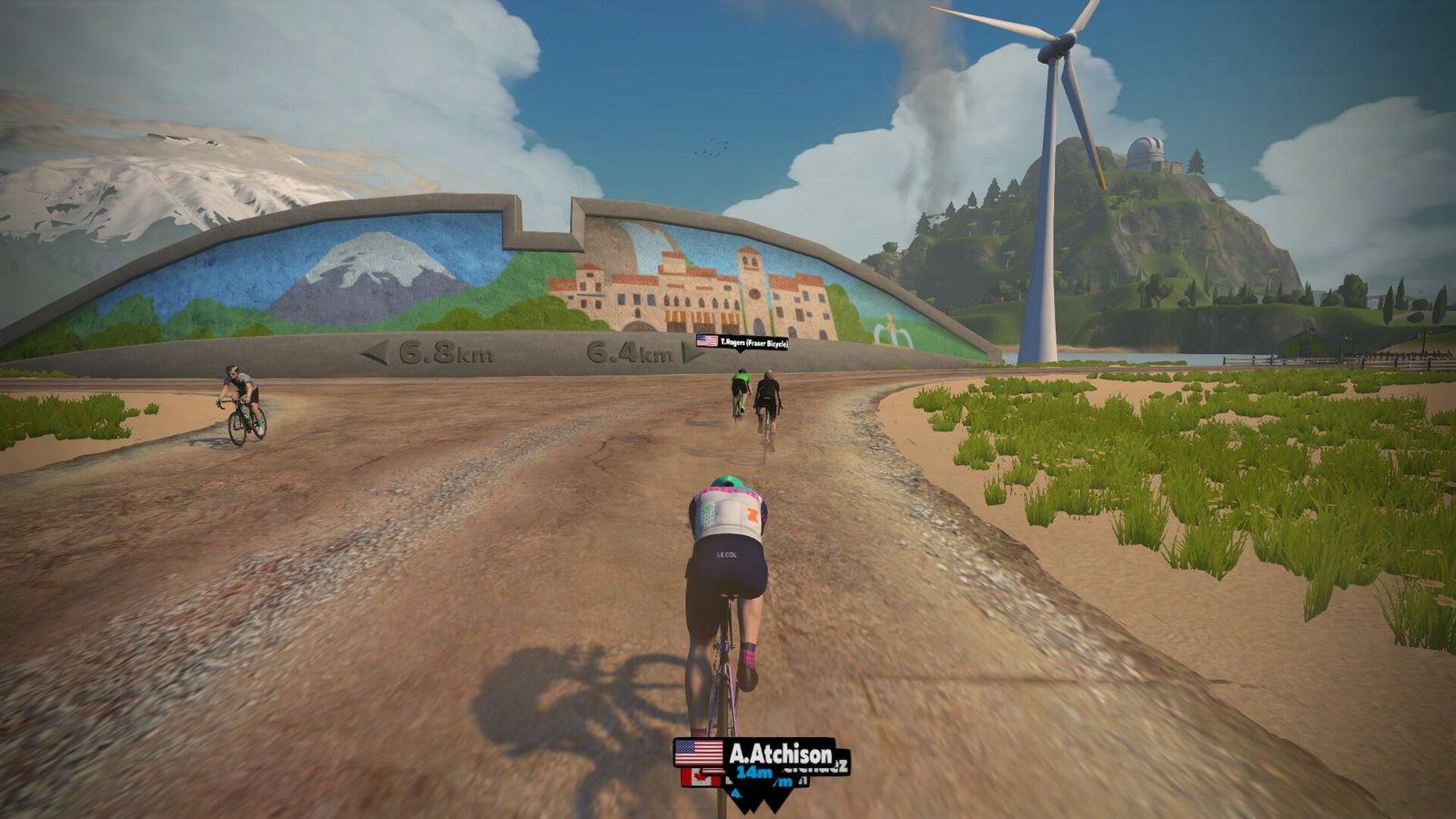Select the A.Atchison rider name tag
This screenshot has width=1456, height=819.
(754, 753)
